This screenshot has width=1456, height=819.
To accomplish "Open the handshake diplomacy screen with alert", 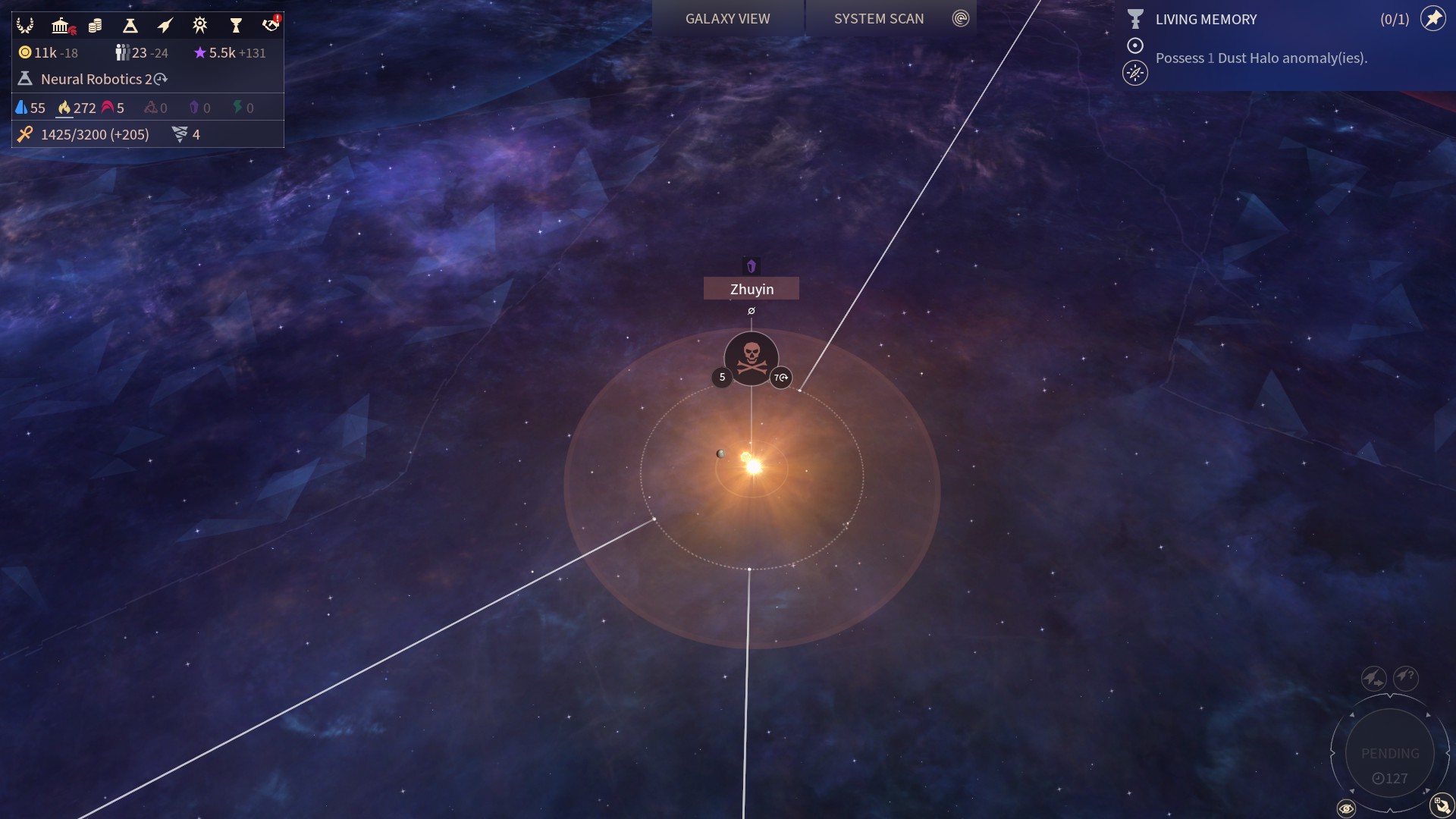I will coord(270,25).
